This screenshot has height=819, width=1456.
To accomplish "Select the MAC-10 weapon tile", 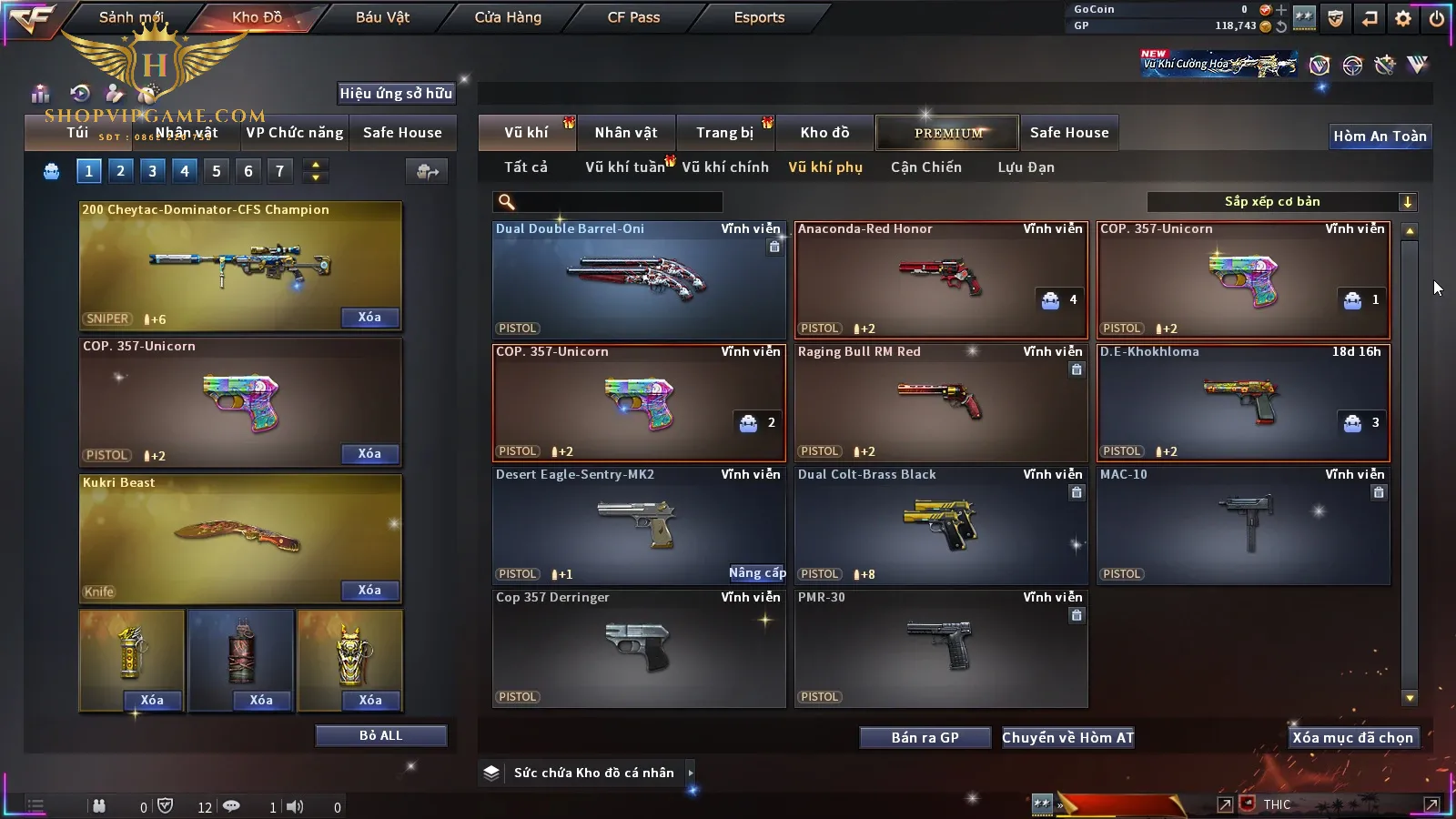I will (1243, 525).
